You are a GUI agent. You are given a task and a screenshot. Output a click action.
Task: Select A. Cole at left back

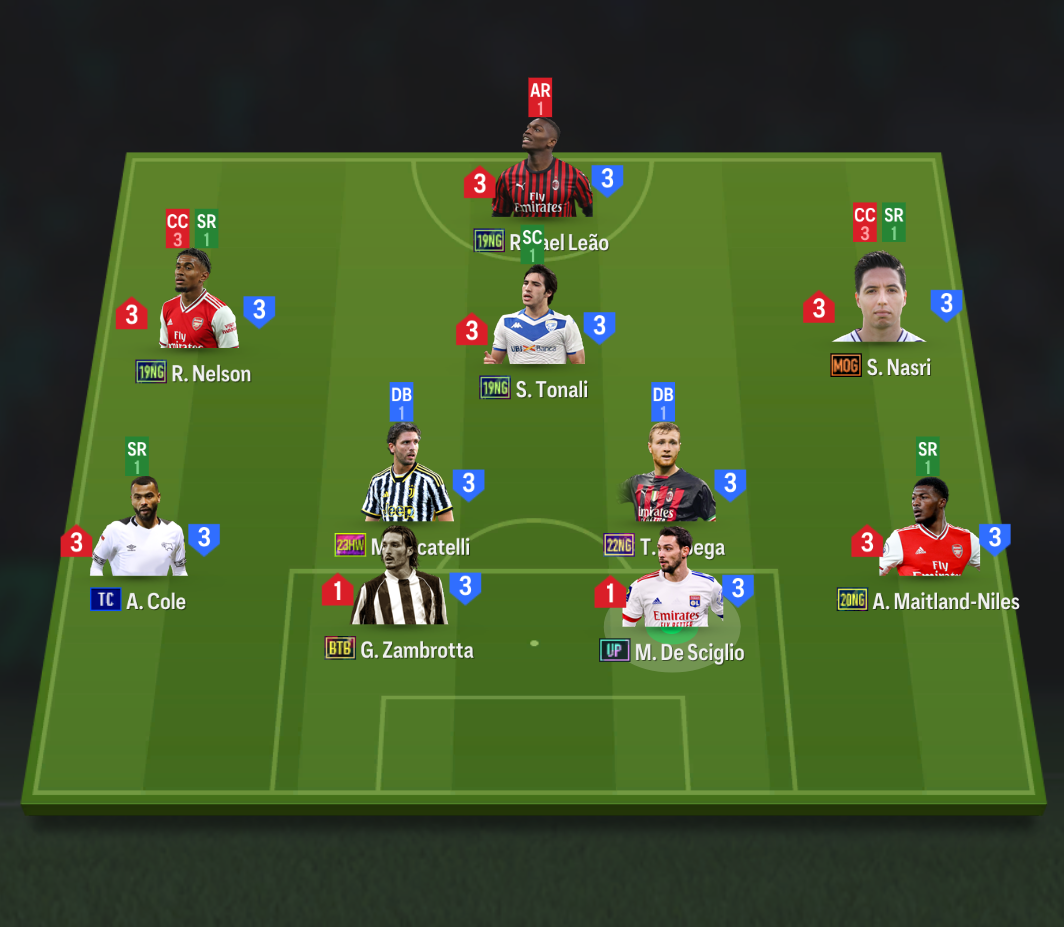[x=139, y=534]
